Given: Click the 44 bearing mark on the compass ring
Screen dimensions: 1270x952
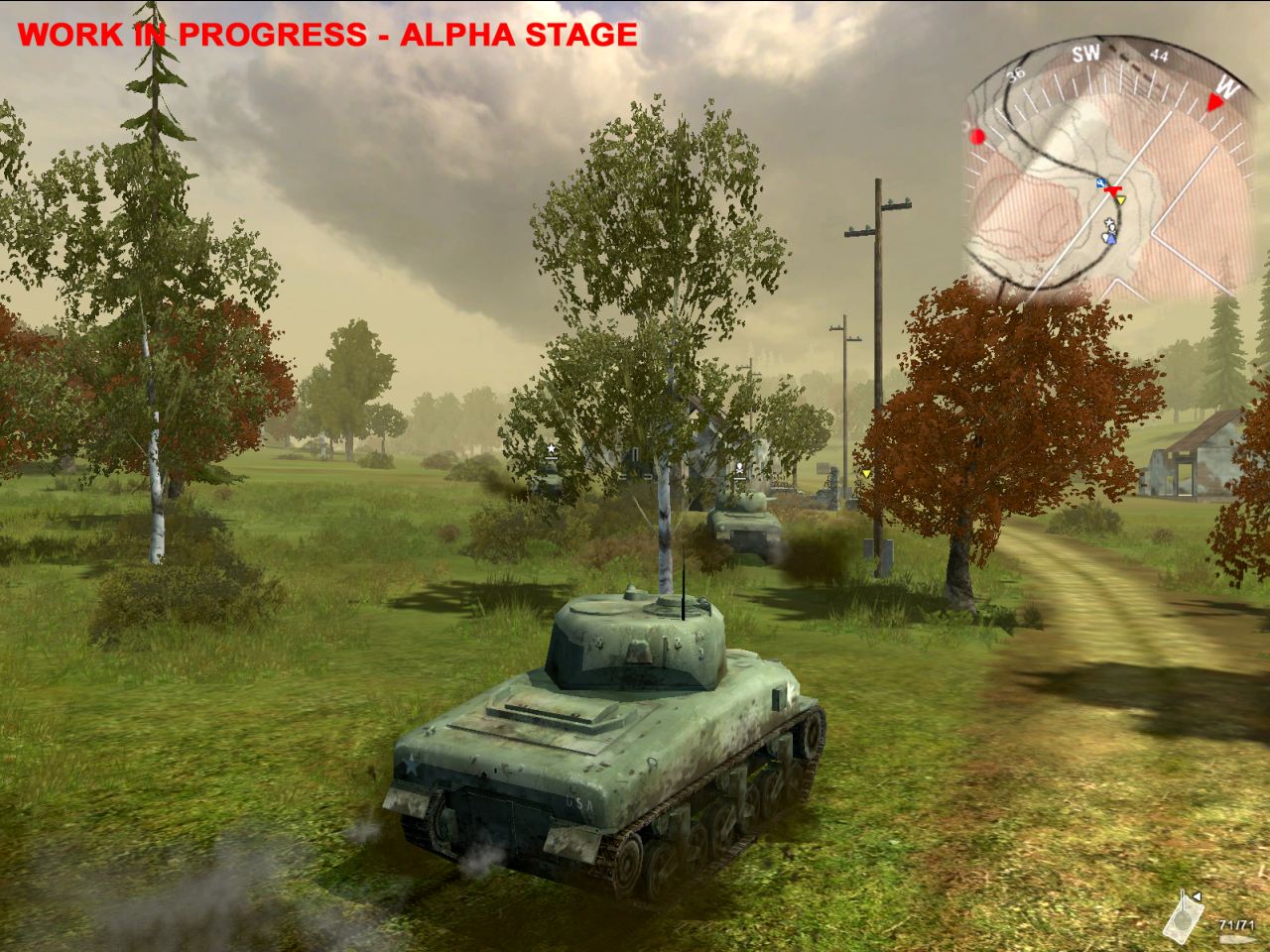Looking at the screenshot, I should pos(1158,54).
